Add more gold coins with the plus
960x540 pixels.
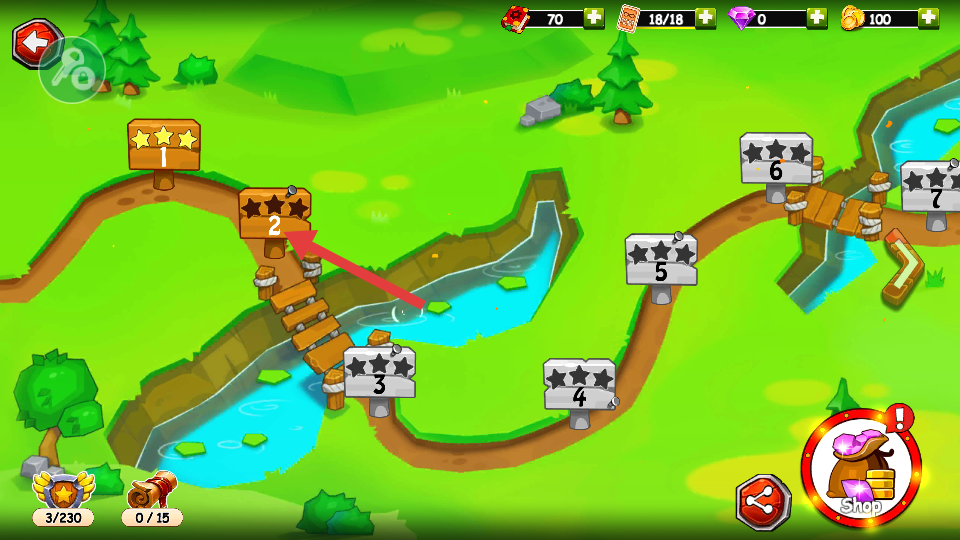coord(929,18)
